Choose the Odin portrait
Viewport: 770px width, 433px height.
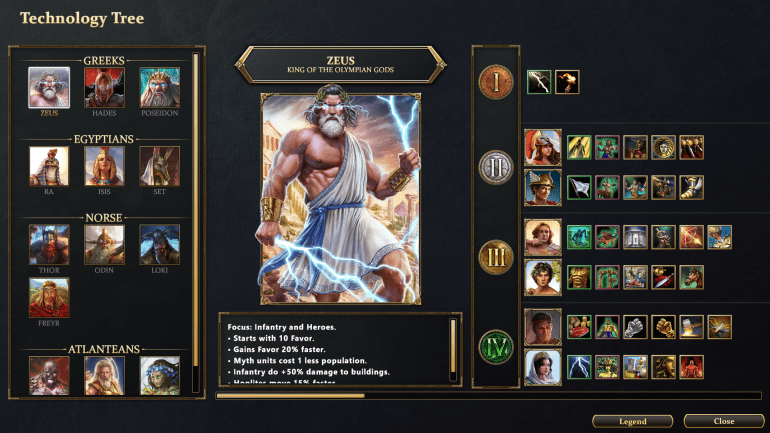(x=104, y=244)
